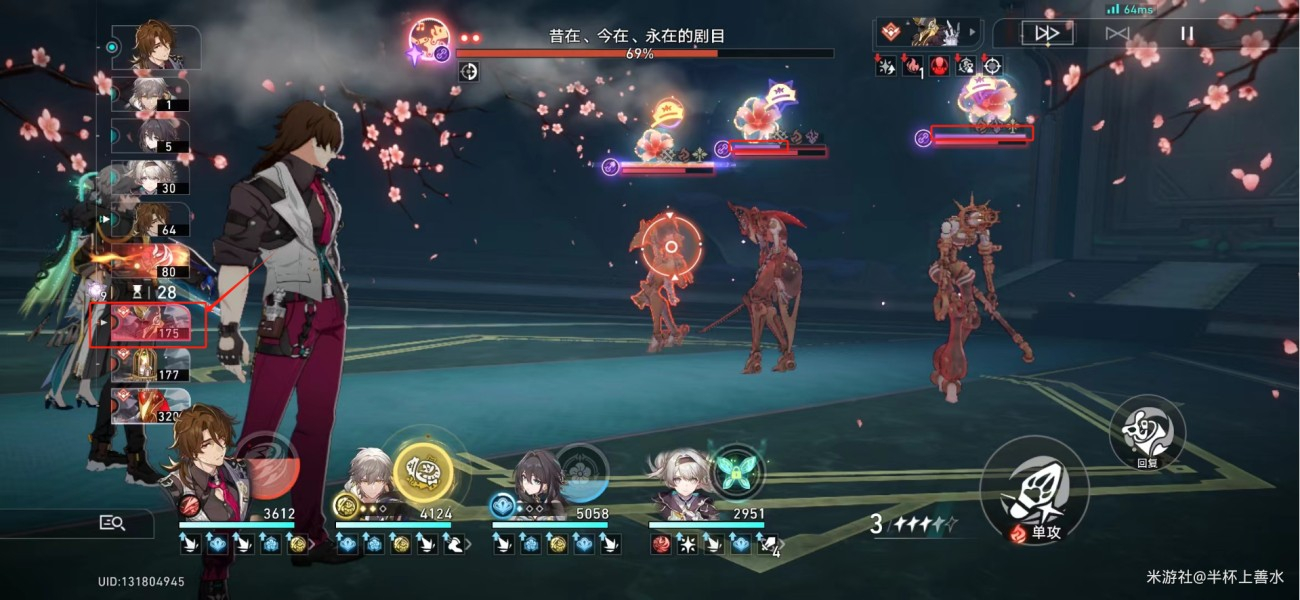Viewport: 1300px width, 600px height.
Task: Open the battle details magnifier icon
Action: [112, 522]
